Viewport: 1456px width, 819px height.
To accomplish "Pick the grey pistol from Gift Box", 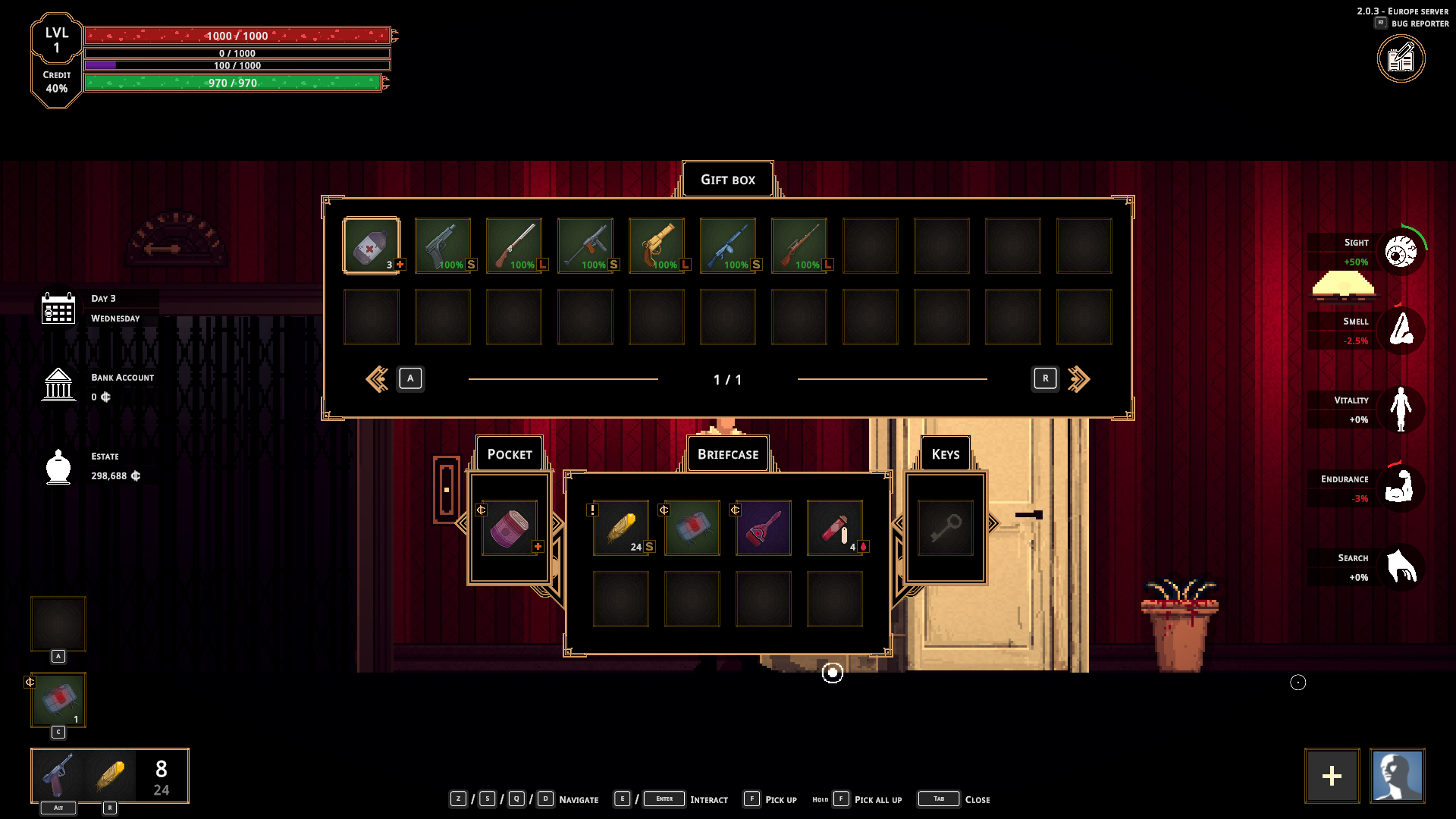I will (x=443, y=246).
